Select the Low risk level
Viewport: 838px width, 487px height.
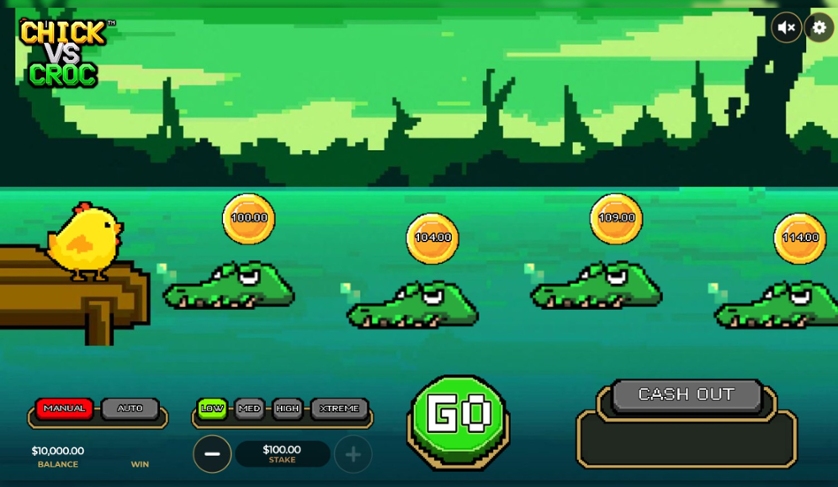pyautogui.click(x=212, y=409)
